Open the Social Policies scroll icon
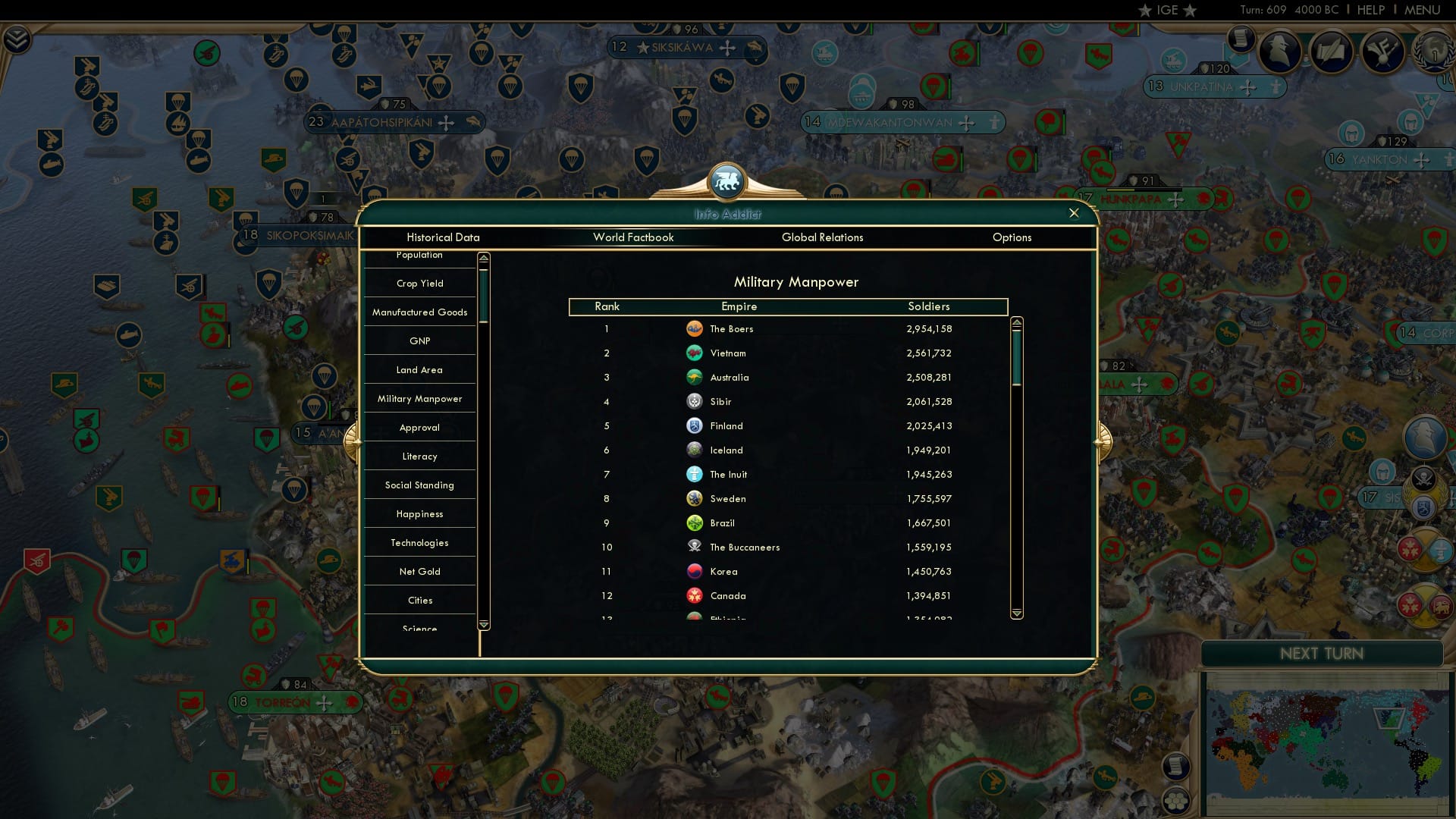The image size is (1456, 819). (1332, 53)
